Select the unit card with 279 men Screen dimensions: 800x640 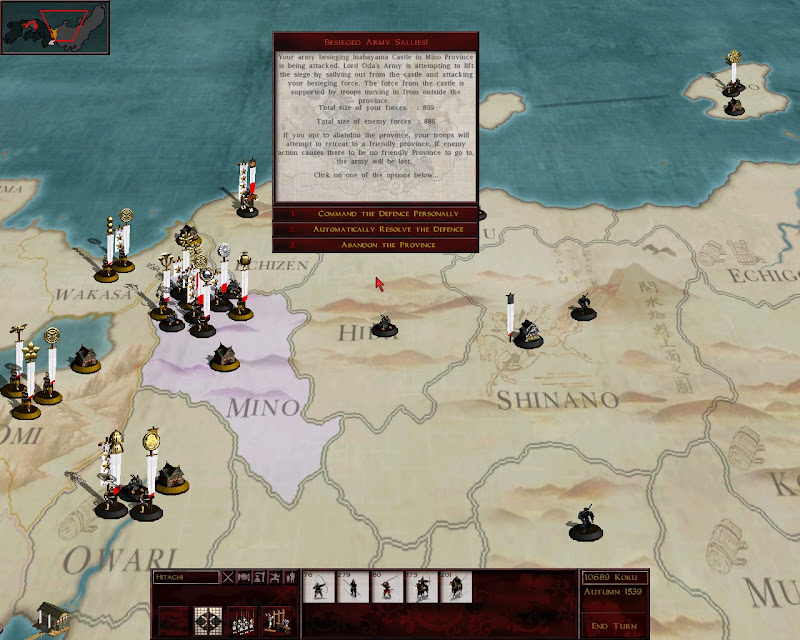(352, 587)
